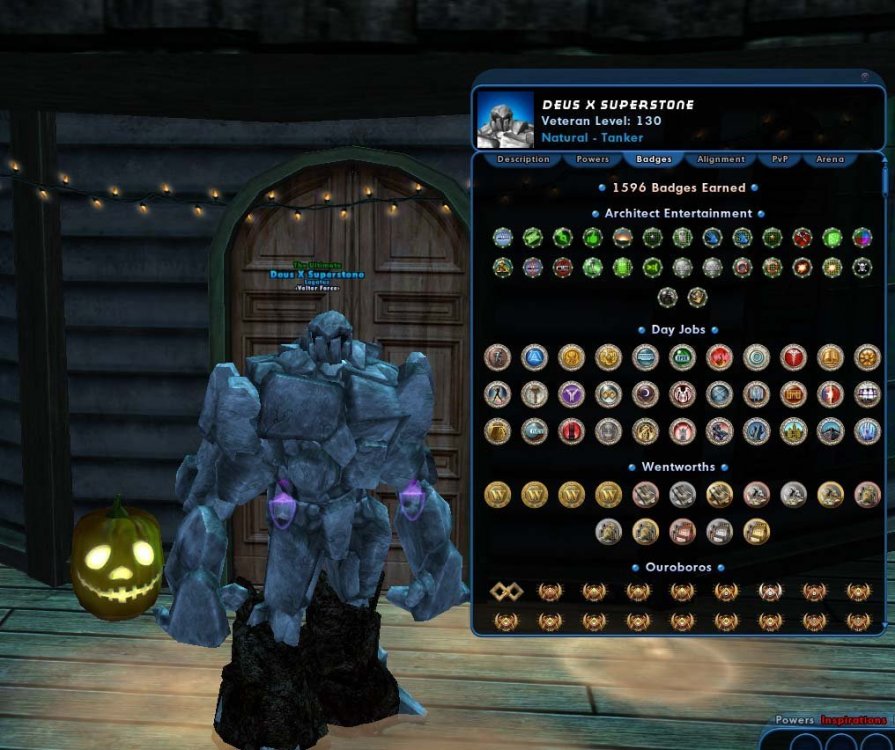The width and height of the screenshot is (895, 750).
Task: Show the Alignment tab
Action: [721, 159]
